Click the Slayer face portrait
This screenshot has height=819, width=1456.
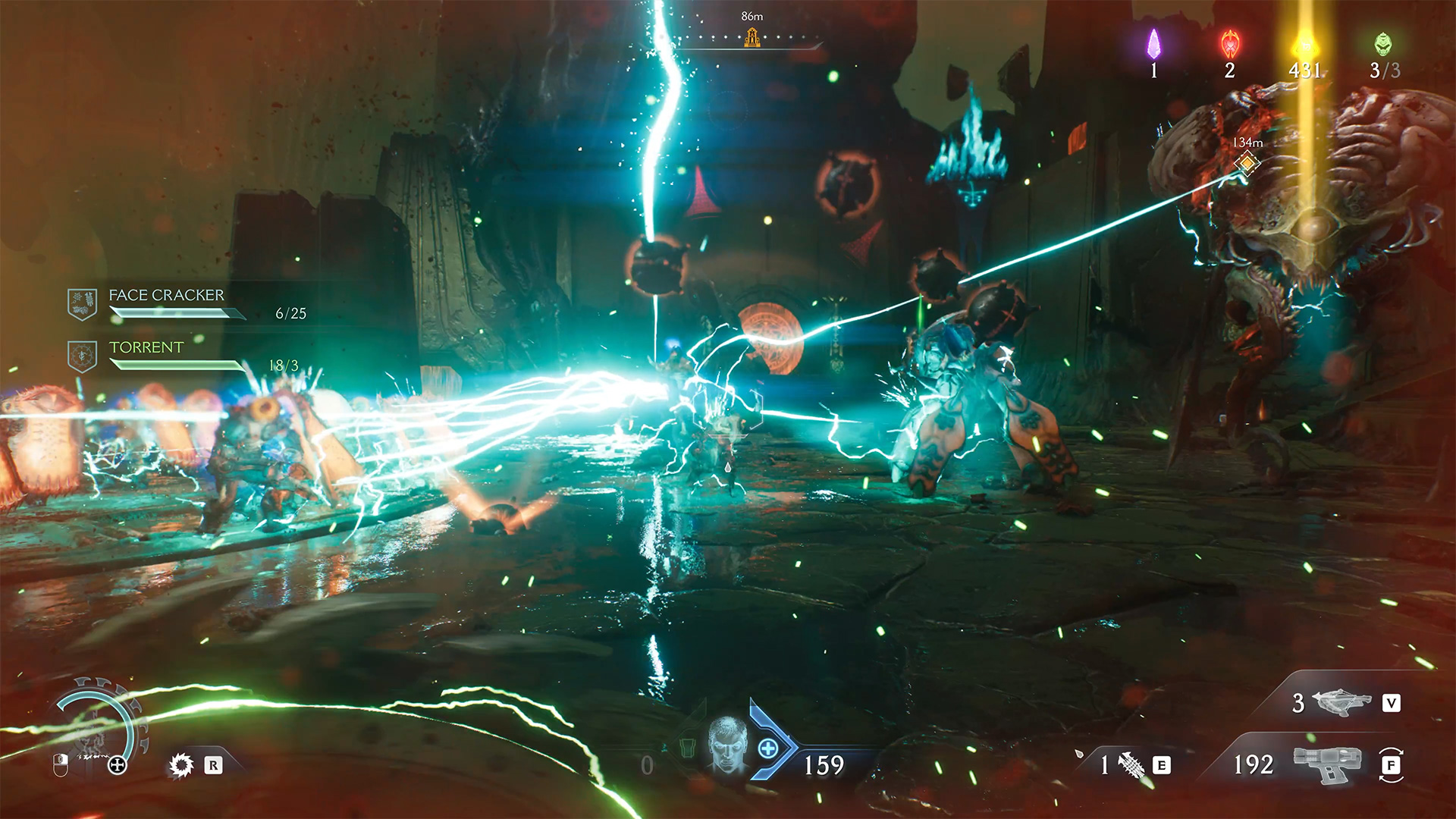[728, 745]
